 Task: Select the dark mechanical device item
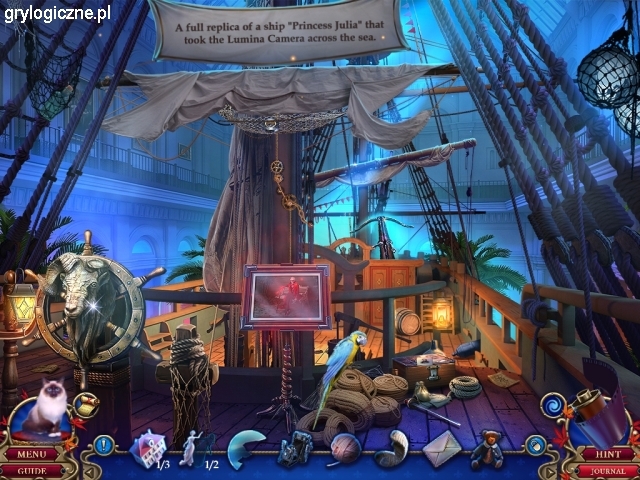pos(295,450)
